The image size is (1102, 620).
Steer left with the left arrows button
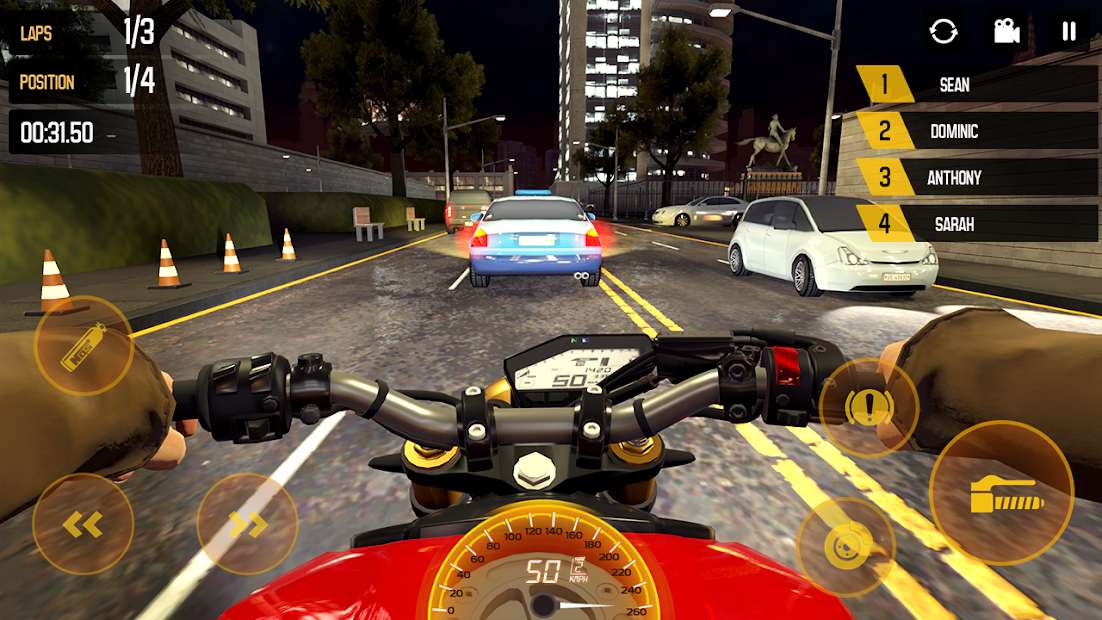(83, 523)
